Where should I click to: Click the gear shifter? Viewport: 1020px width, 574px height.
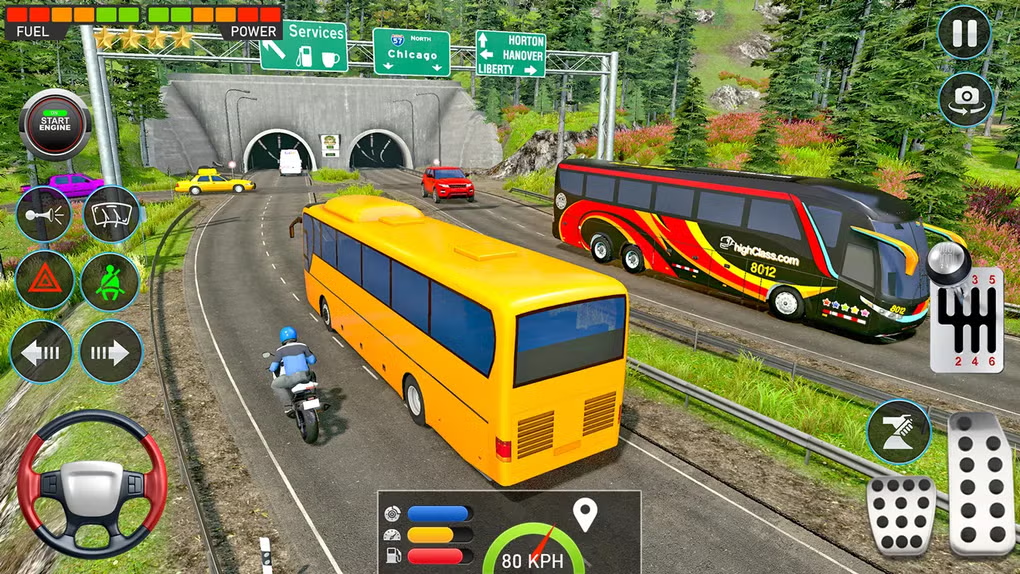click(x=964, y=318)
